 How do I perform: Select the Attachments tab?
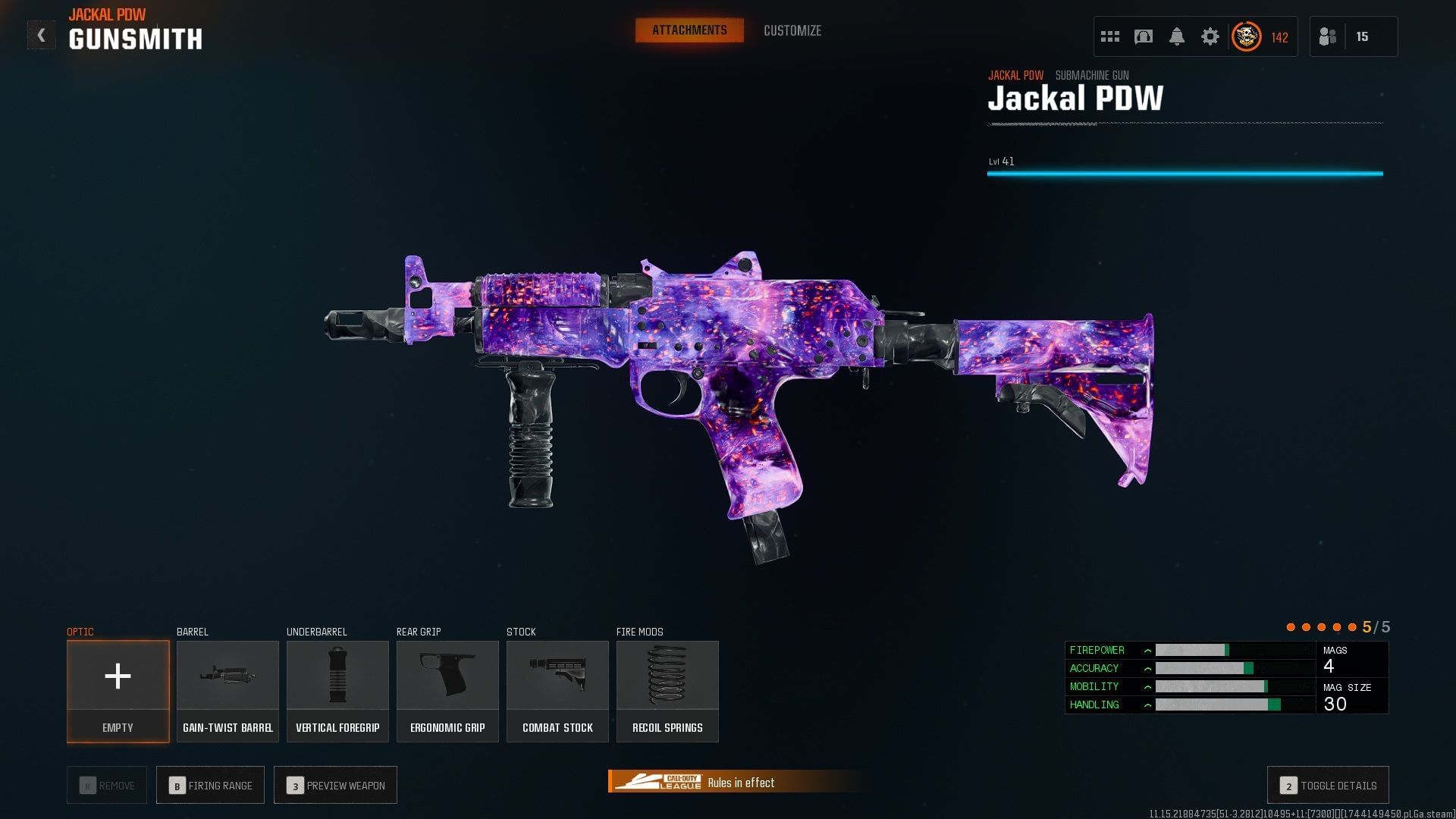[x=689, y=30]
